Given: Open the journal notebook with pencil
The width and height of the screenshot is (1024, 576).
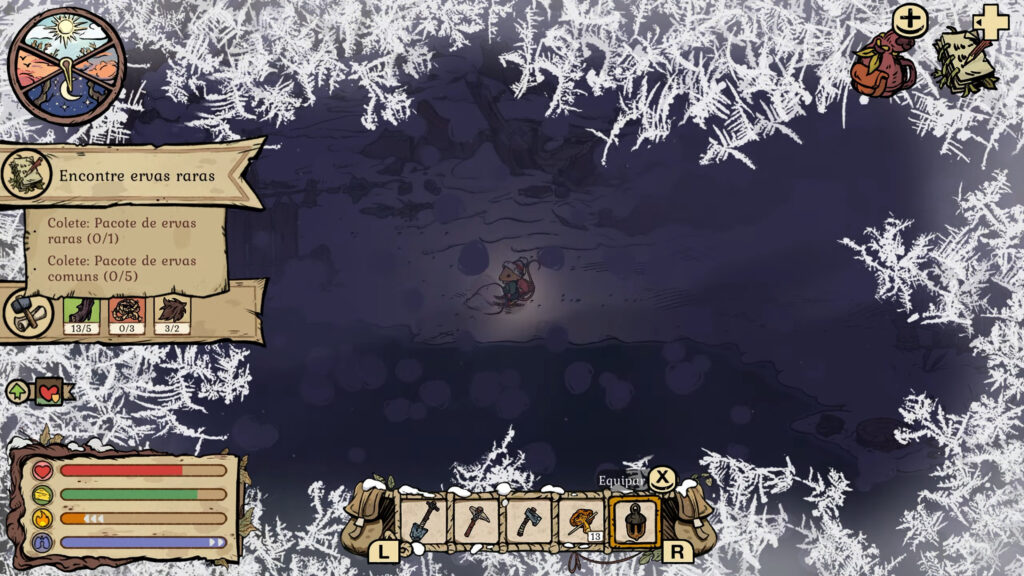Looking at the screenshot, I should [963, 63].
